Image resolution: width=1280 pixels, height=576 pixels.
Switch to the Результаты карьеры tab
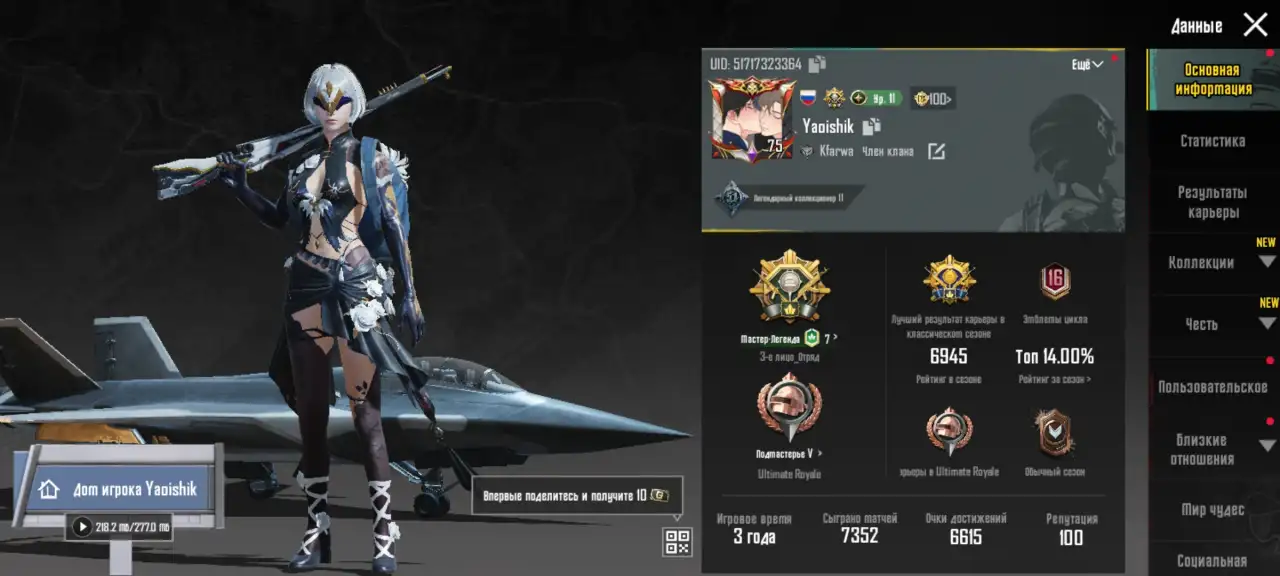click(x=1212, y=202)
